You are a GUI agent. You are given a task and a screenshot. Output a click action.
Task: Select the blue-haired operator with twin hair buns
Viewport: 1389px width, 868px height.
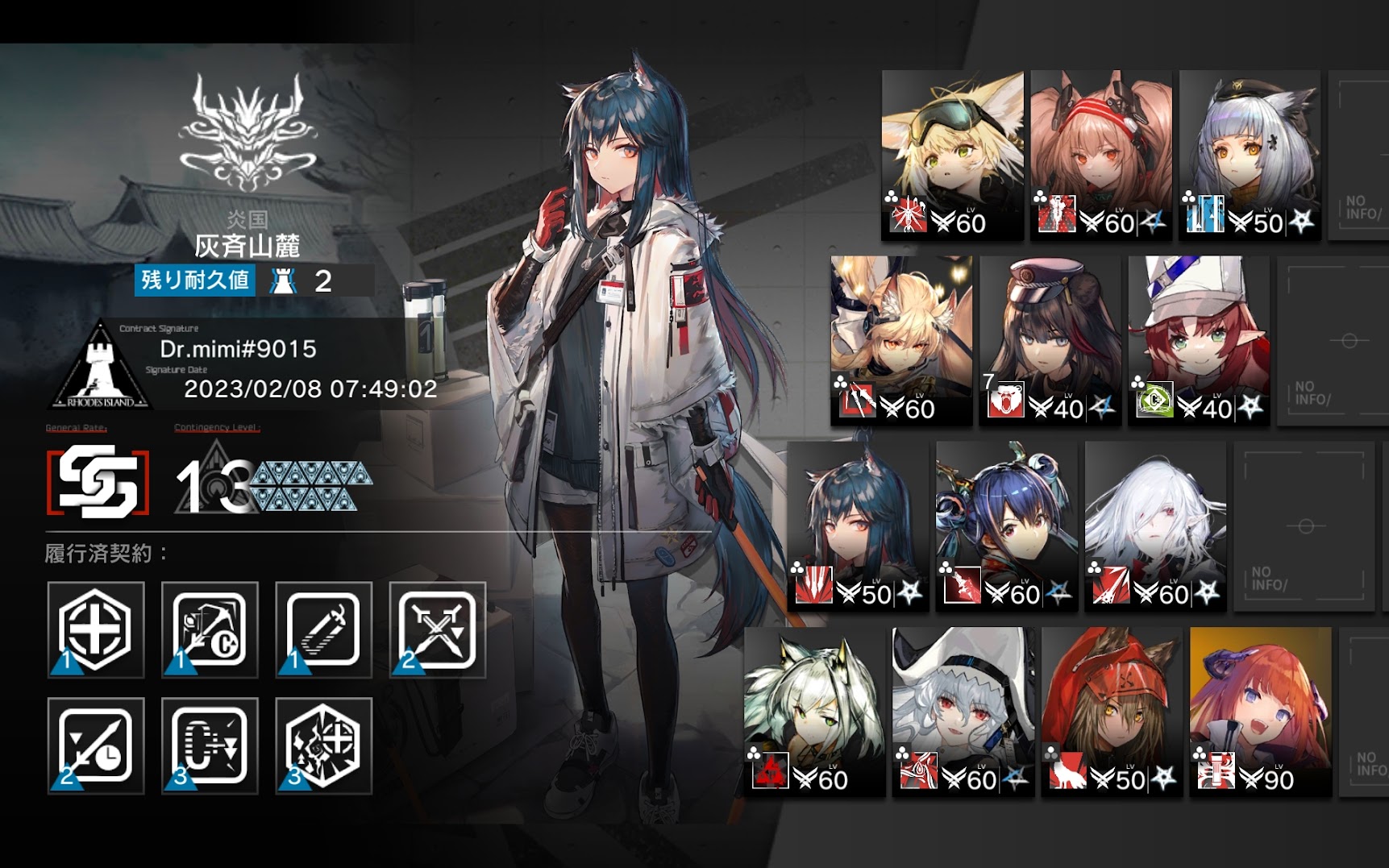(x=1006, y=525)
